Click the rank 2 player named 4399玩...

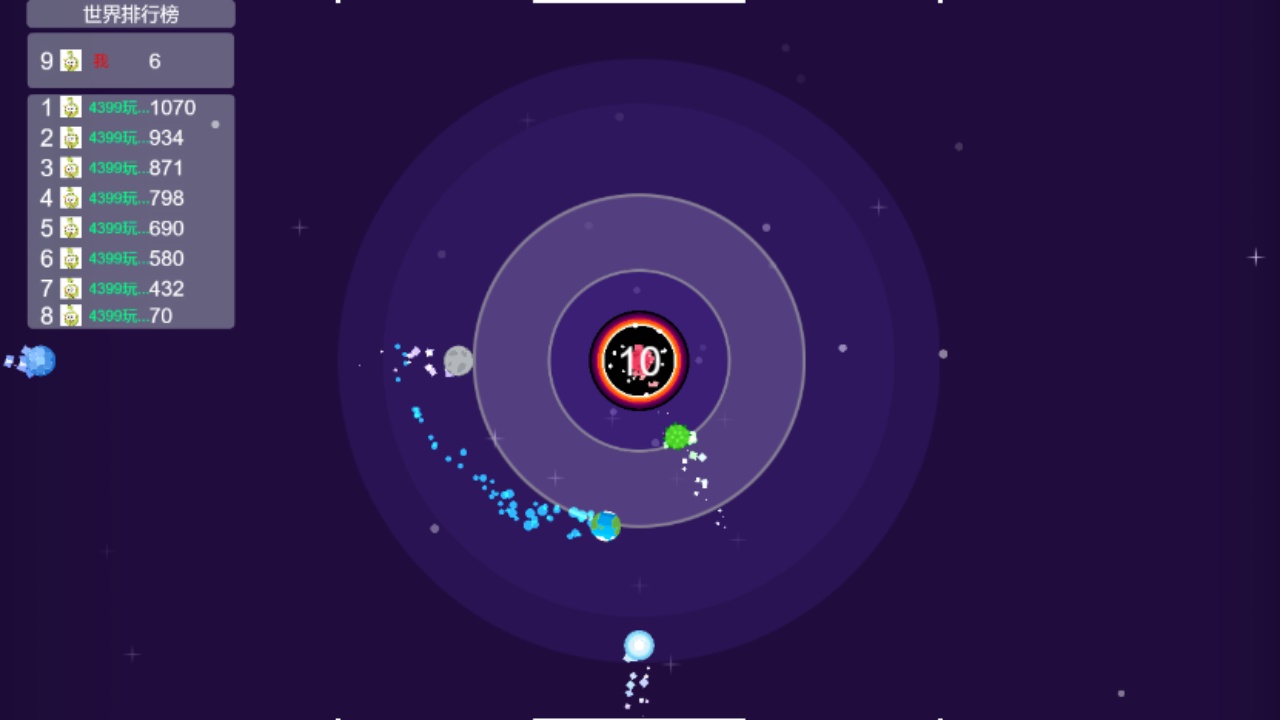tap(113, 138)
